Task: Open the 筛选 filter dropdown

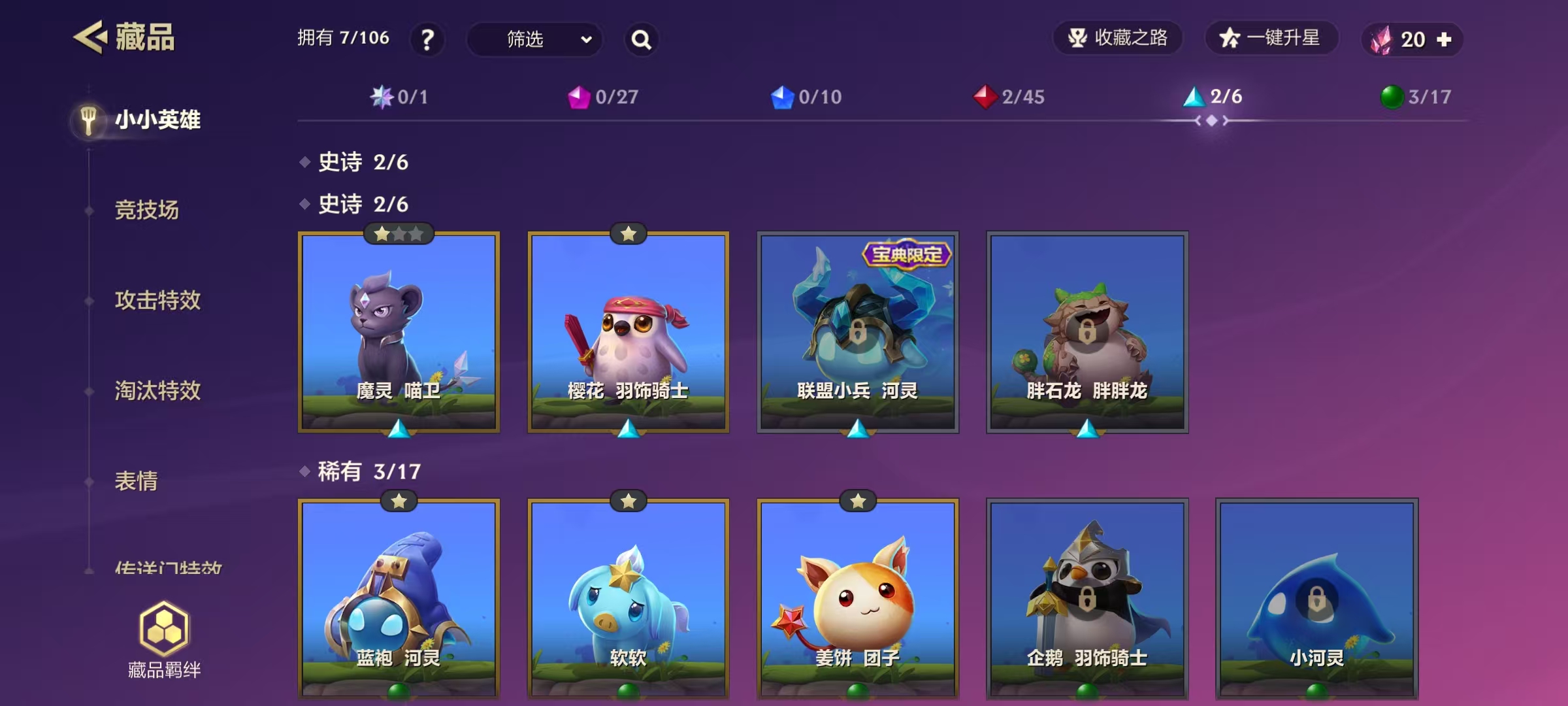Action: point(534,40)
